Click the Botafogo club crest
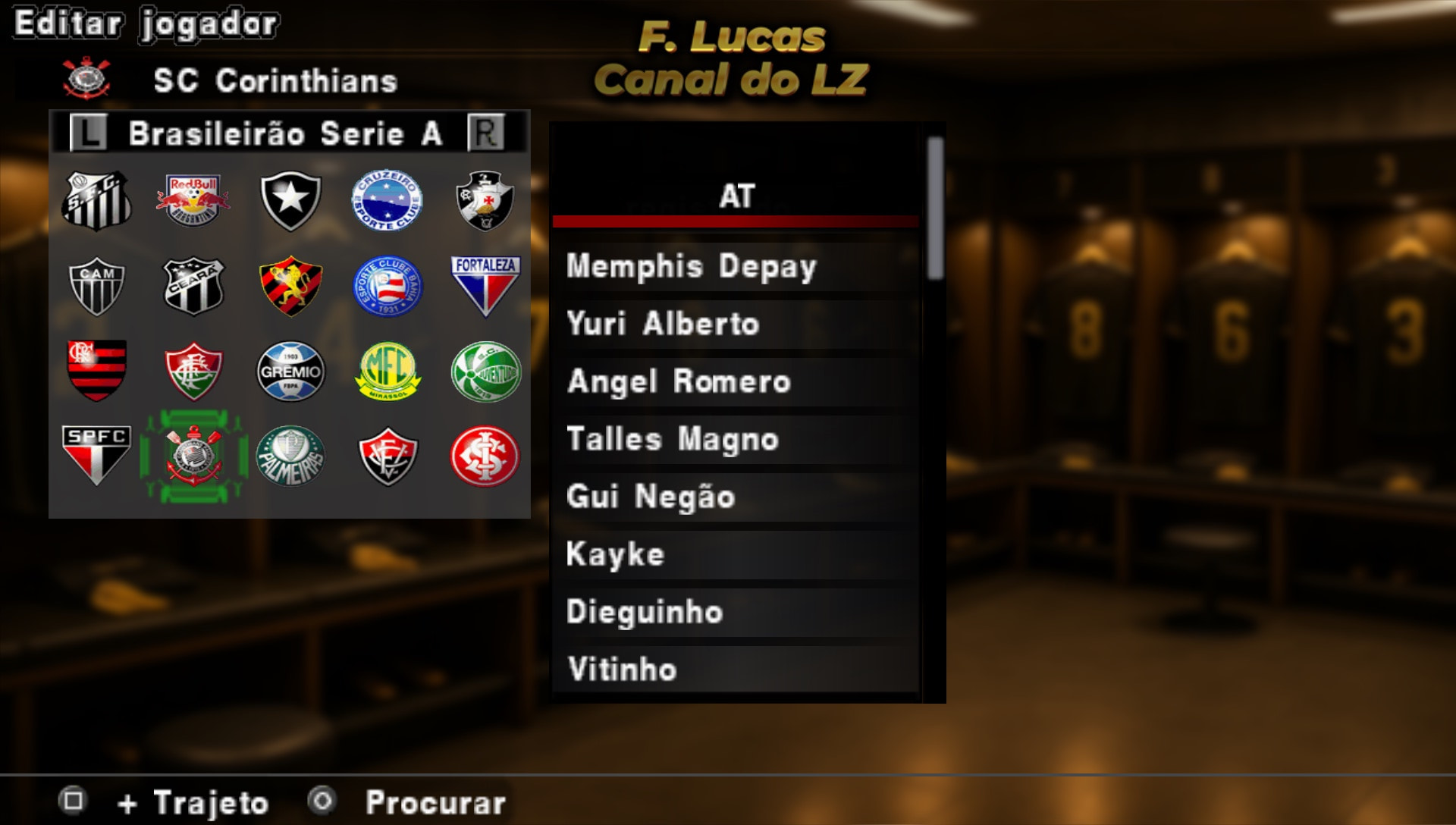1456x825 pixels. [290, 199]
